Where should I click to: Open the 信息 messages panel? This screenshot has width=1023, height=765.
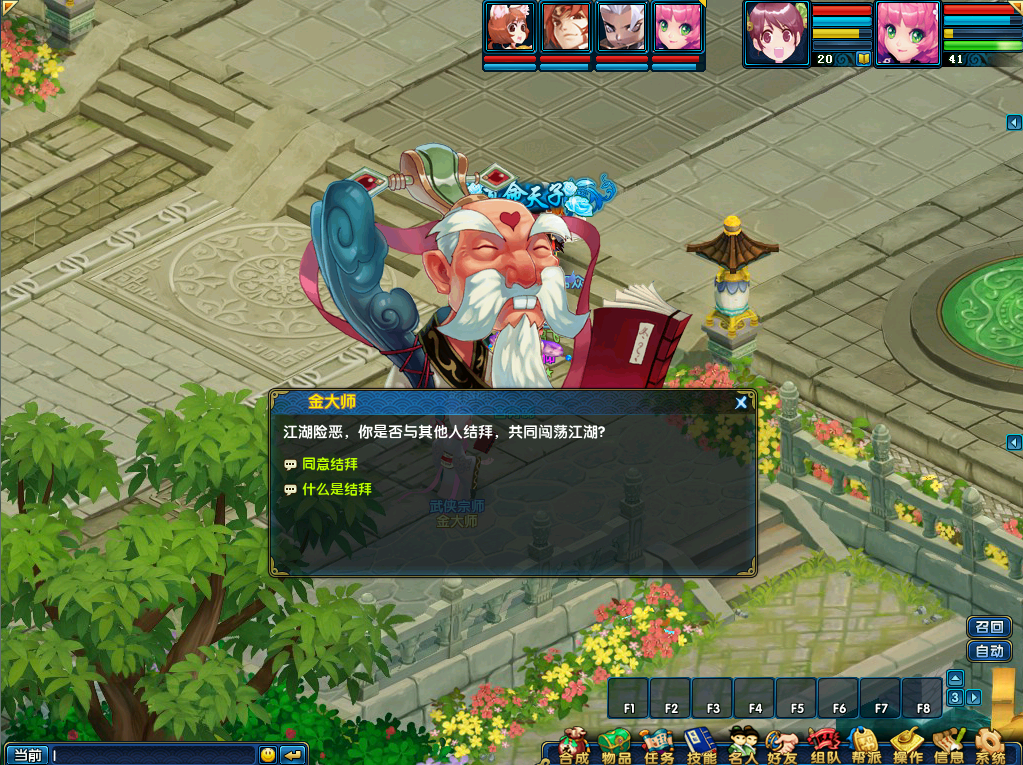pyautogui.click(x=948, y=746)
